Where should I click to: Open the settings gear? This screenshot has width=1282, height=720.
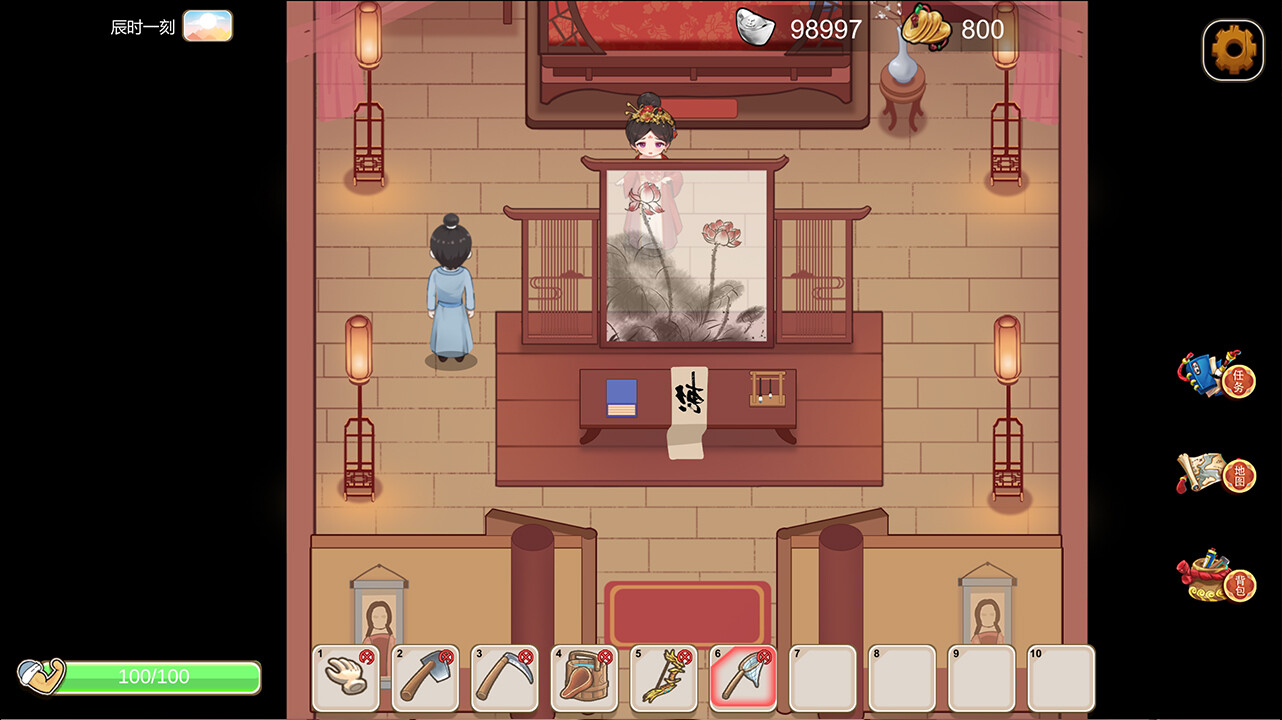coord(1232,49)
